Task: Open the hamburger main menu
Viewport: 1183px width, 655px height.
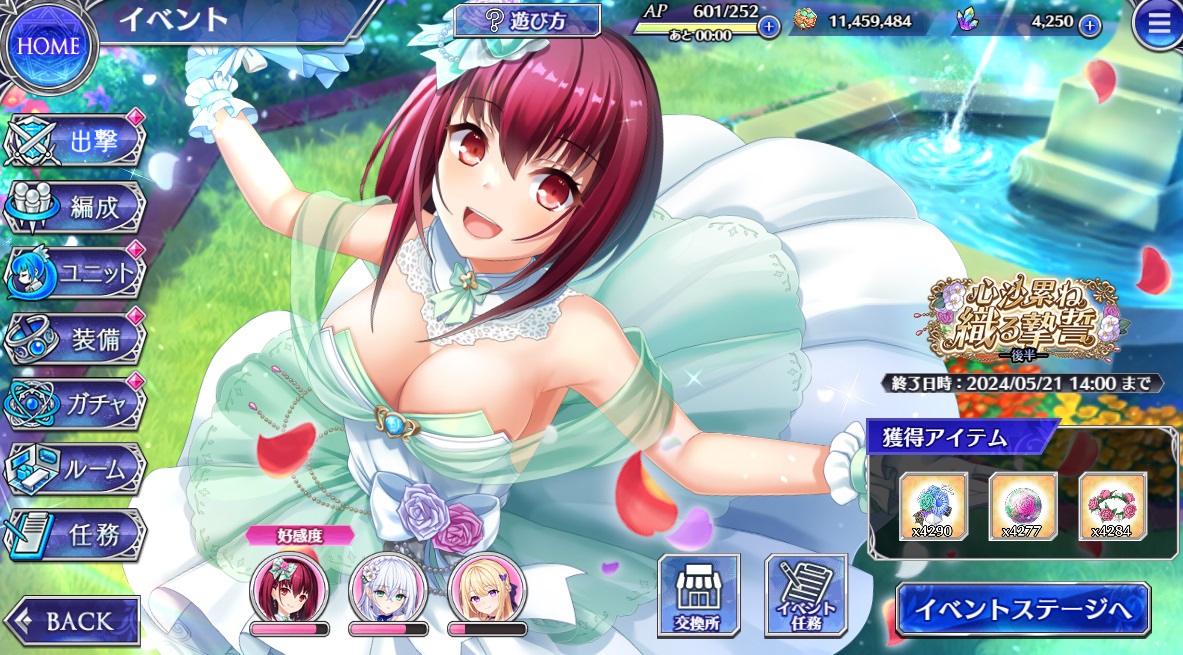Action: tap(1157, 25)
